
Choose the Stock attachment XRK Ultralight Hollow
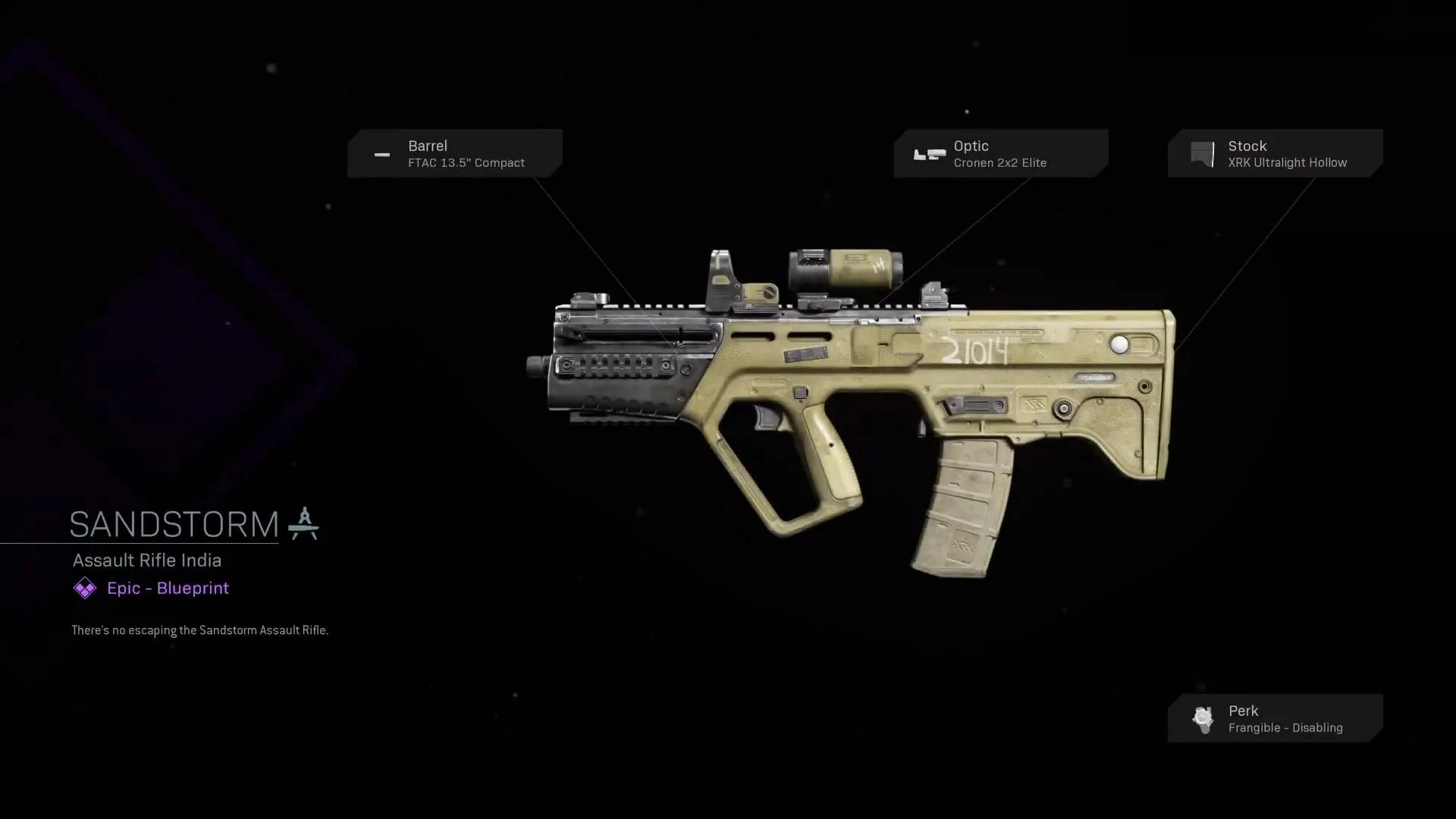click(x=1275, y=154)
